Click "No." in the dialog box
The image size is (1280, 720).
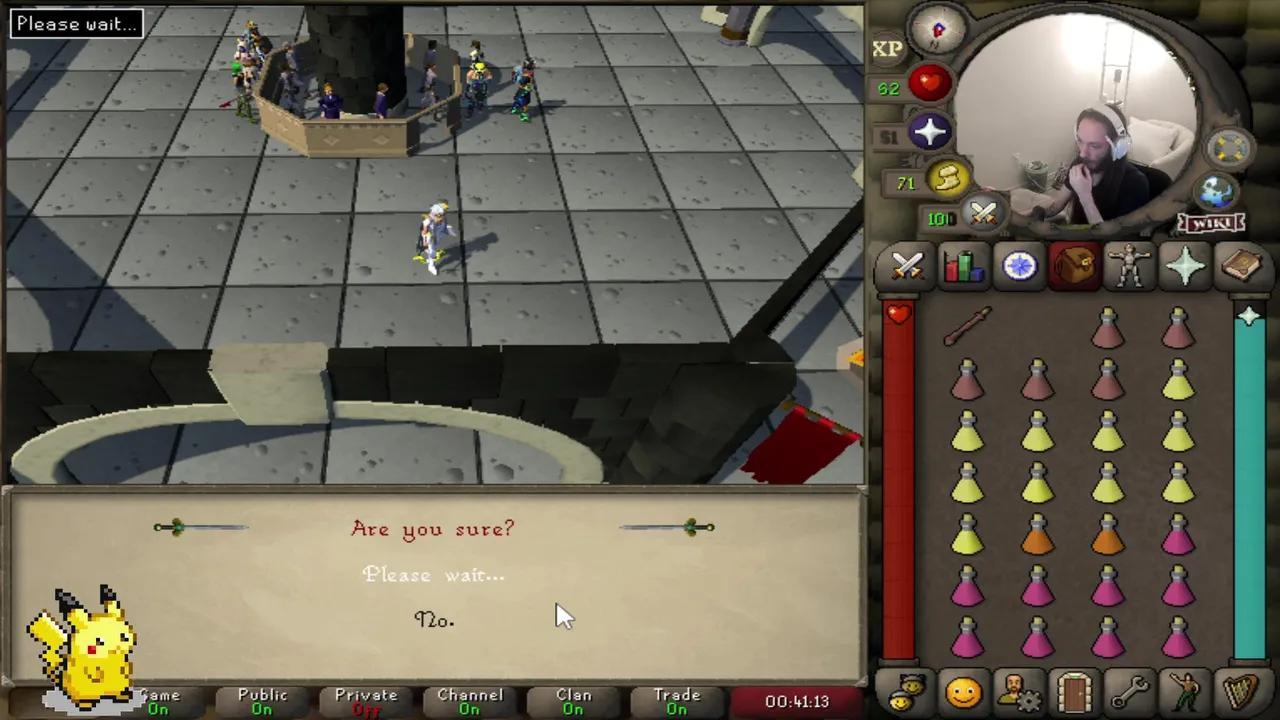coord(432,620)
